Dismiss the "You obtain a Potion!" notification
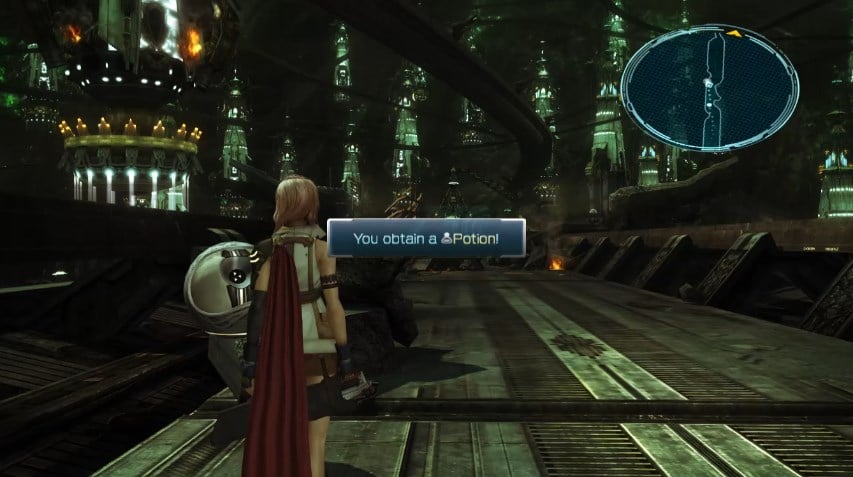Image resolution: width=853 pixels, height=477 pixels. coord(426,238)
